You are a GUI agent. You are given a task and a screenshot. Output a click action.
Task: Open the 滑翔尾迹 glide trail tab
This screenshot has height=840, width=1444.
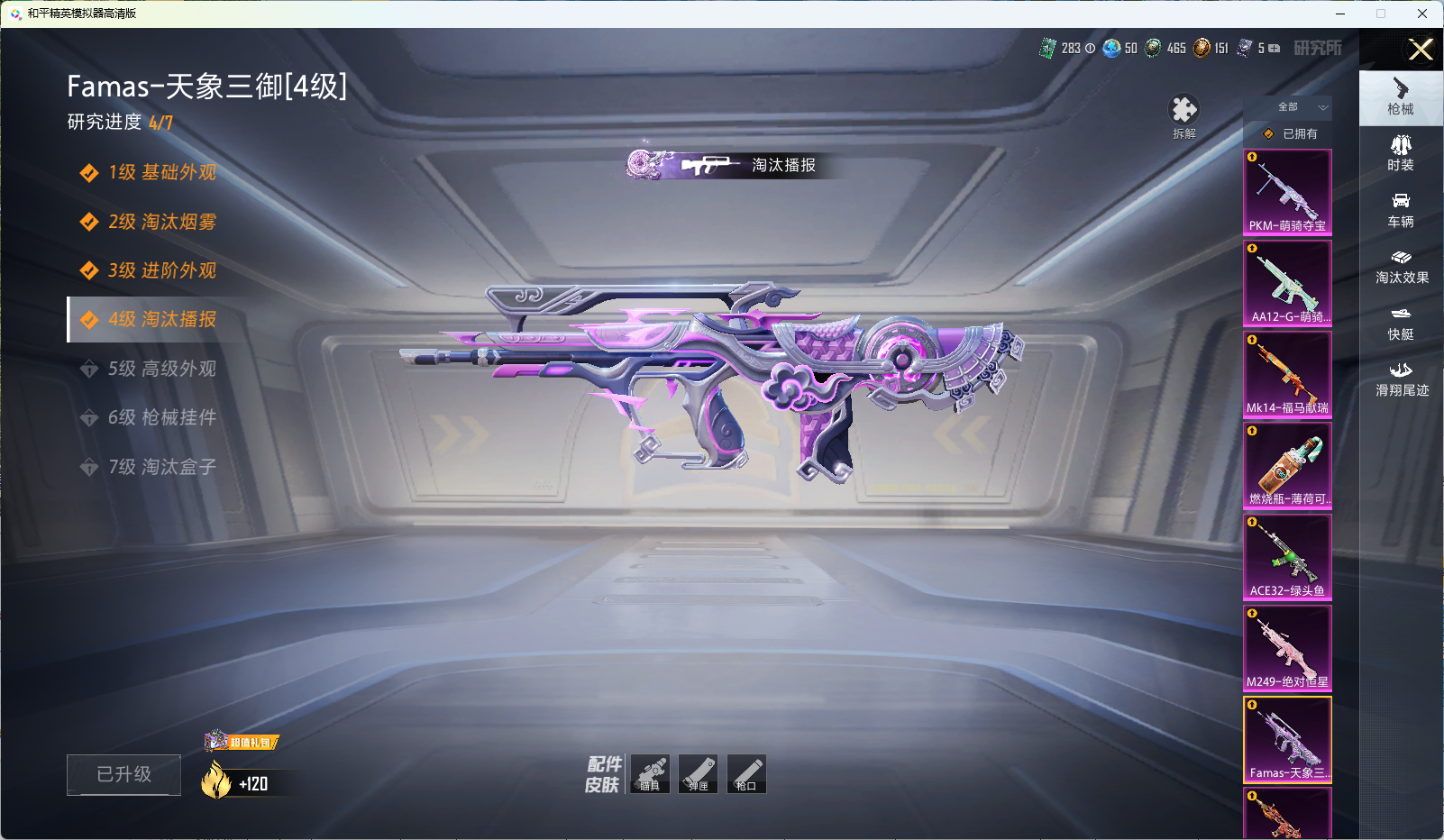tap(1401, 379)
